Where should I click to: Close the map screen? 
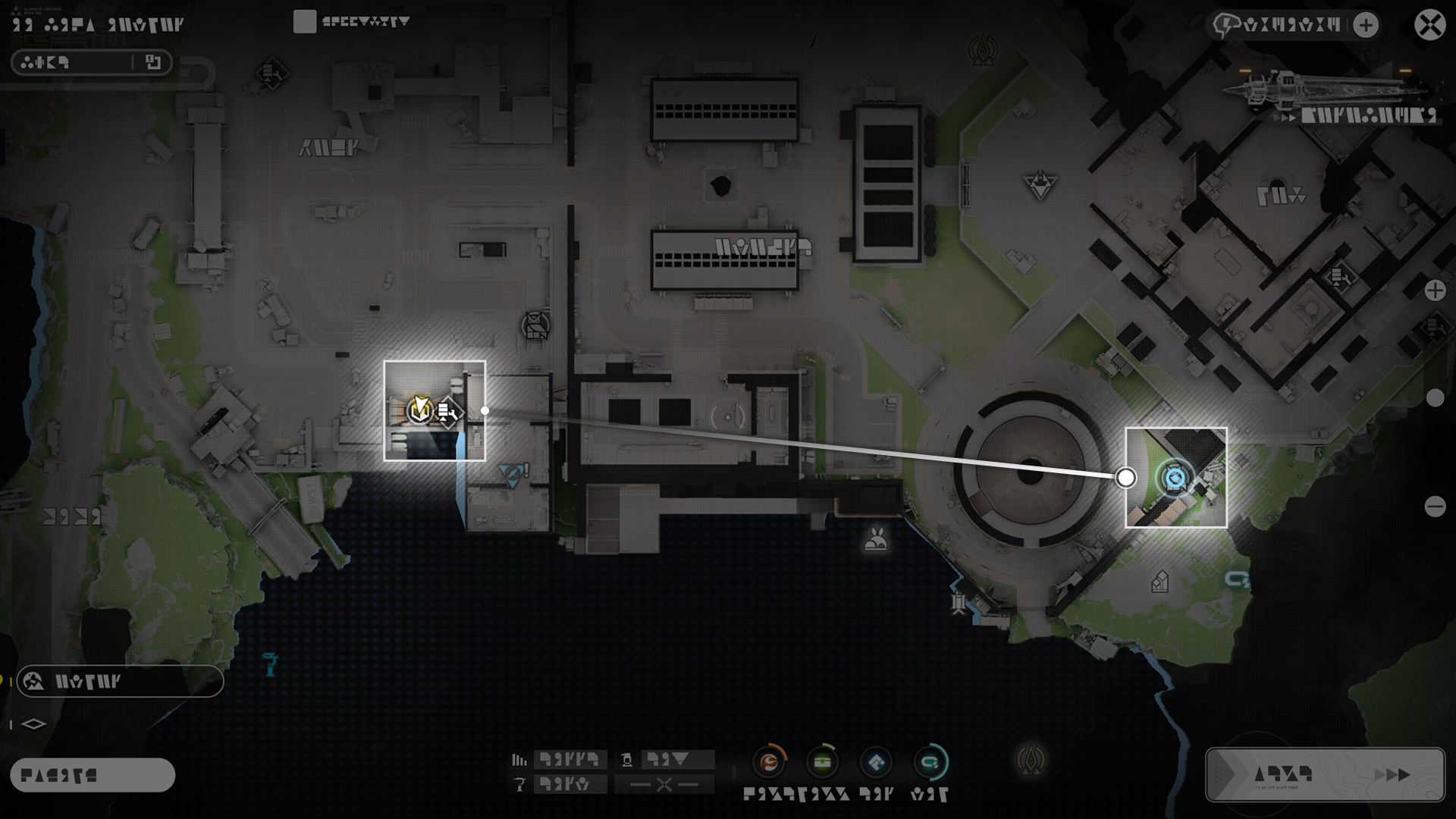click(x=1429, y=25)
